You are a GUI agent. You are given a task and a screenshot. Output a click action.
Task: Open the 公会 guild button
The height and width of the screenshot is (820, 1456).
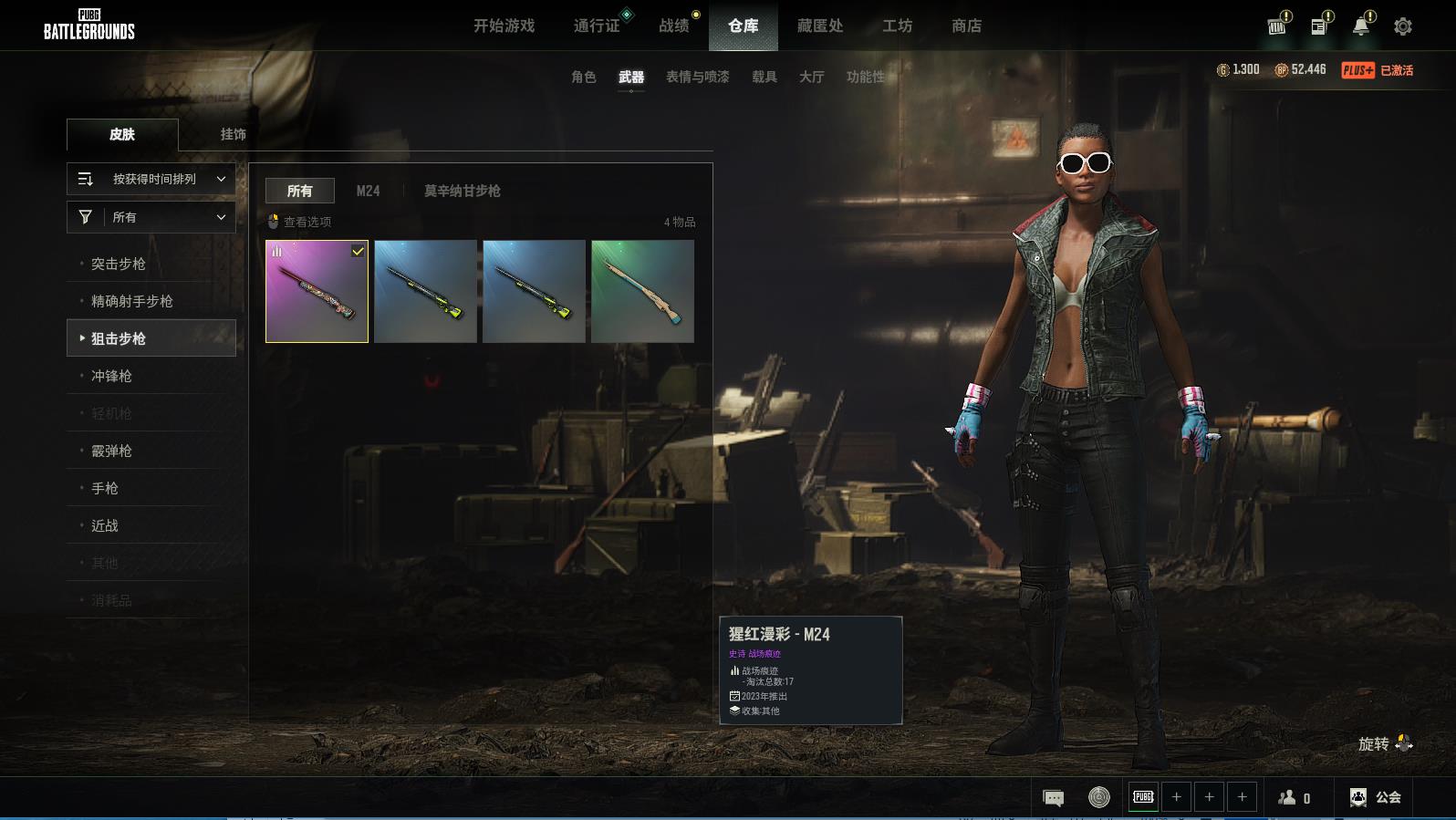click(1376, 797)
